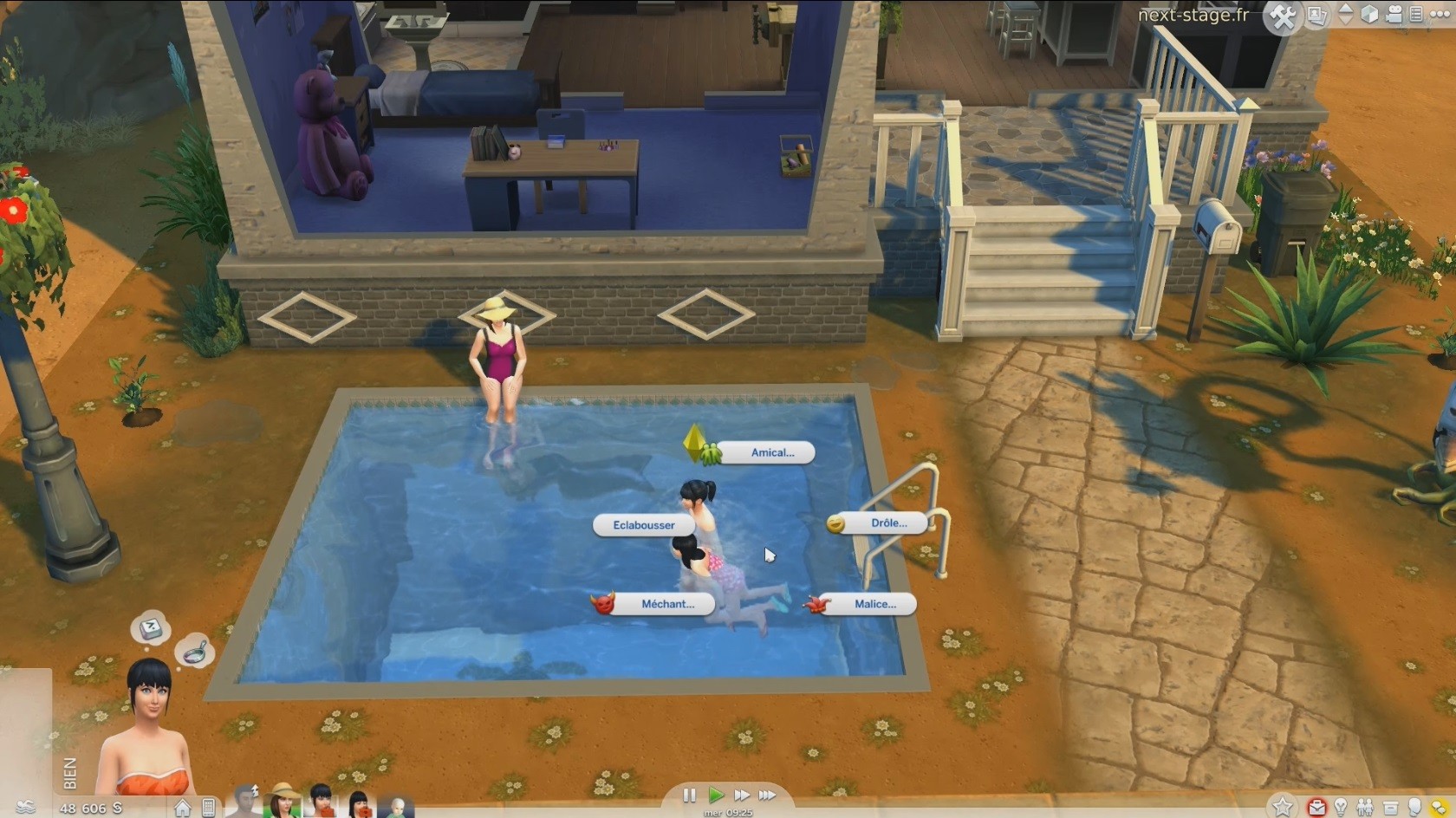This screenshot has width=1456, height=818.
Task: Select the Sim with the straw hat portrait
Action: click(283, 801)
